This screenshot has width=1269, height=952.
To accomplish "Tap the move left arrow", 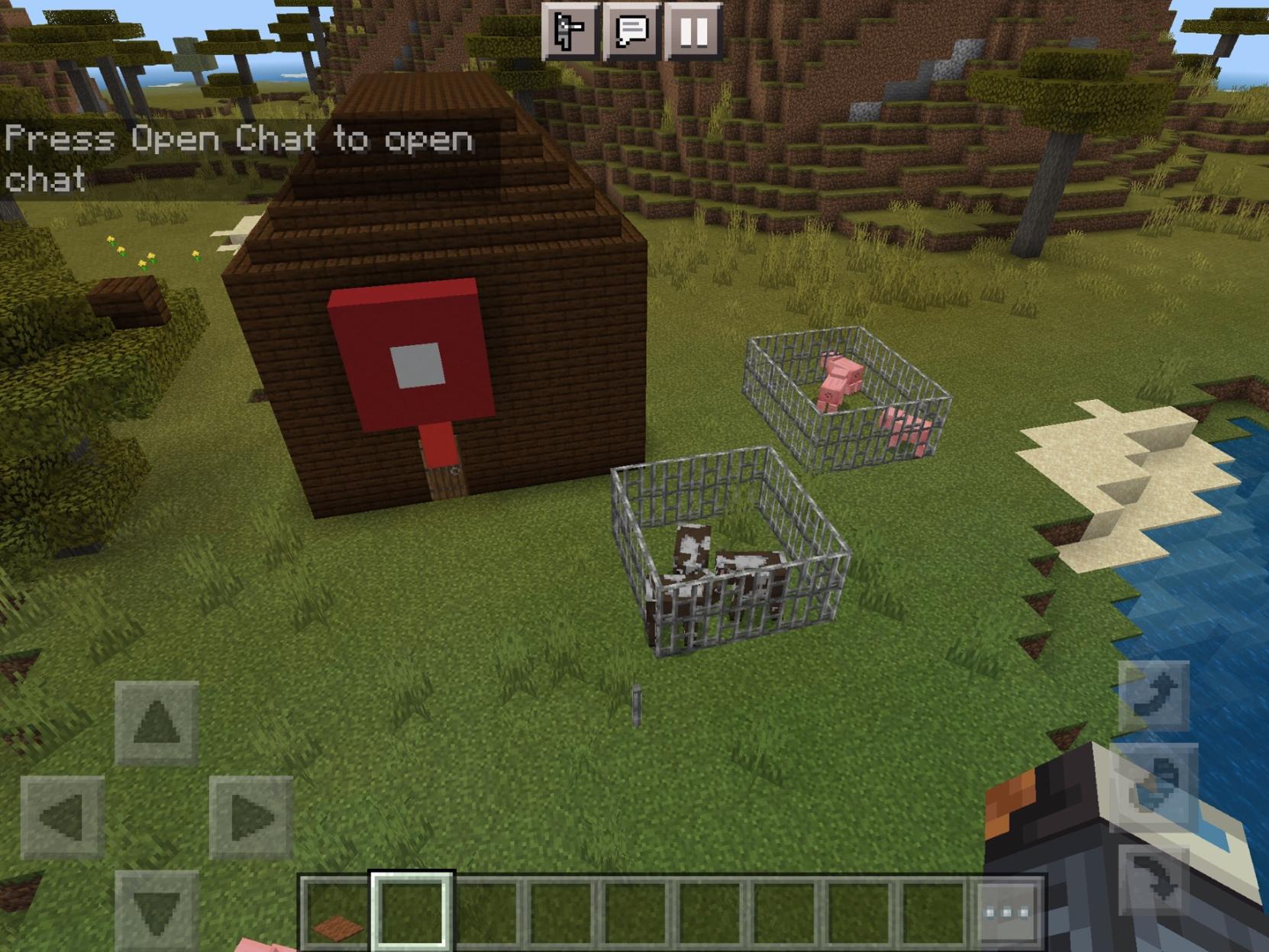I will point(62,817).
